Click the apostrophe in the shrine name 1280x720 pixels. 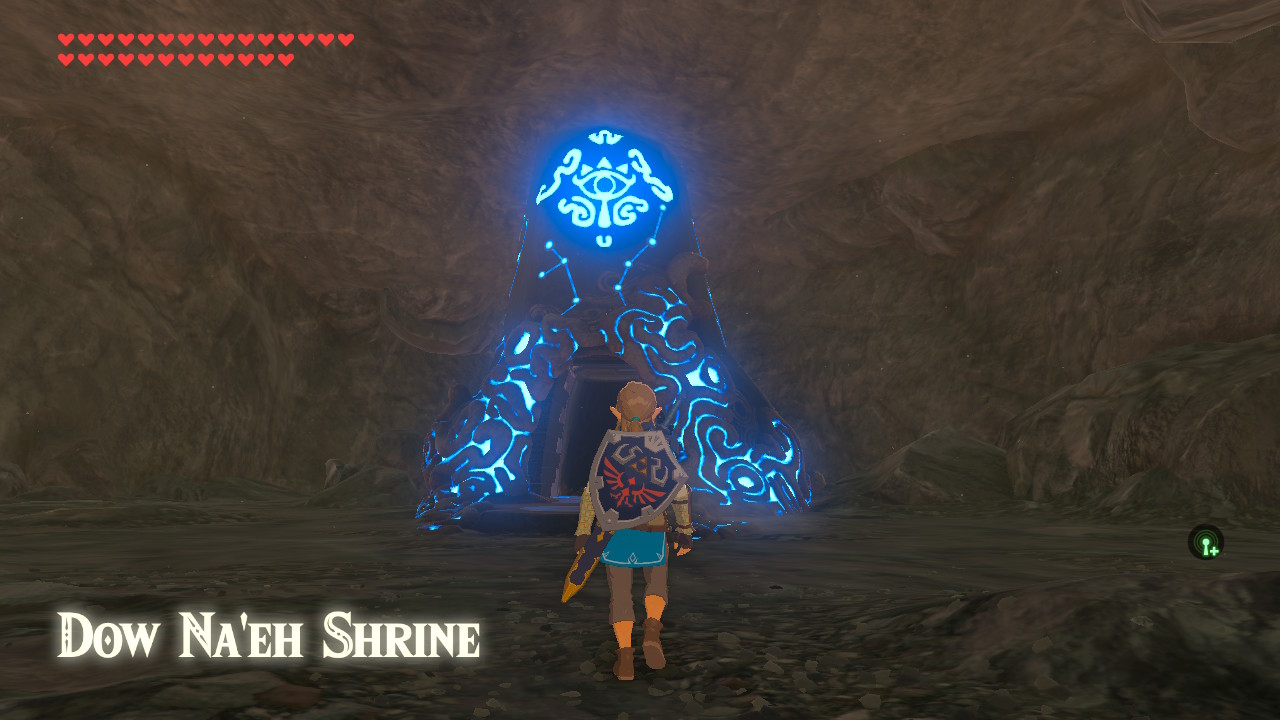[245, 620]
